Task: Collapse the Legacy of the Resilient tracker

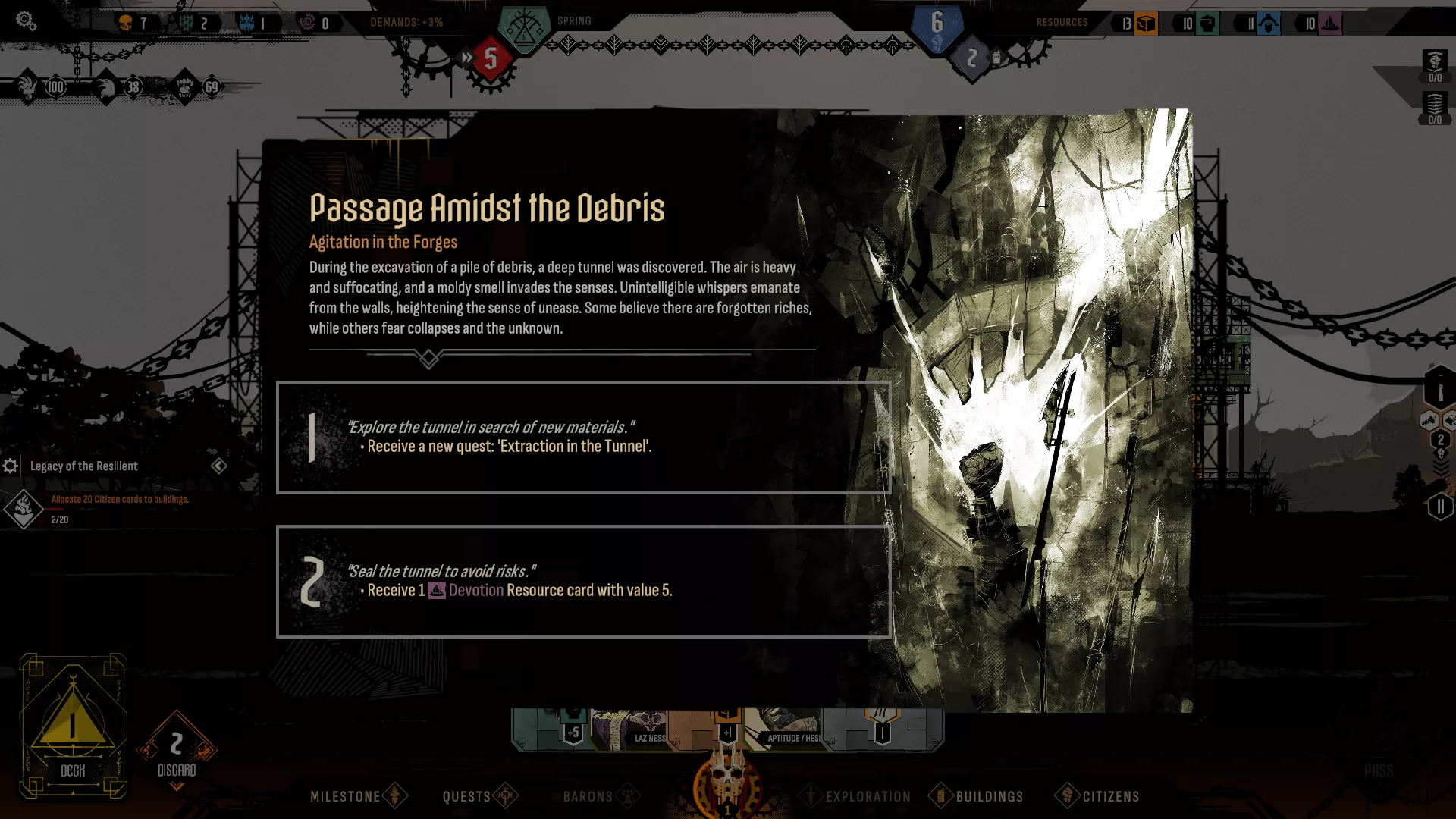Action: (x=218, y=466)
